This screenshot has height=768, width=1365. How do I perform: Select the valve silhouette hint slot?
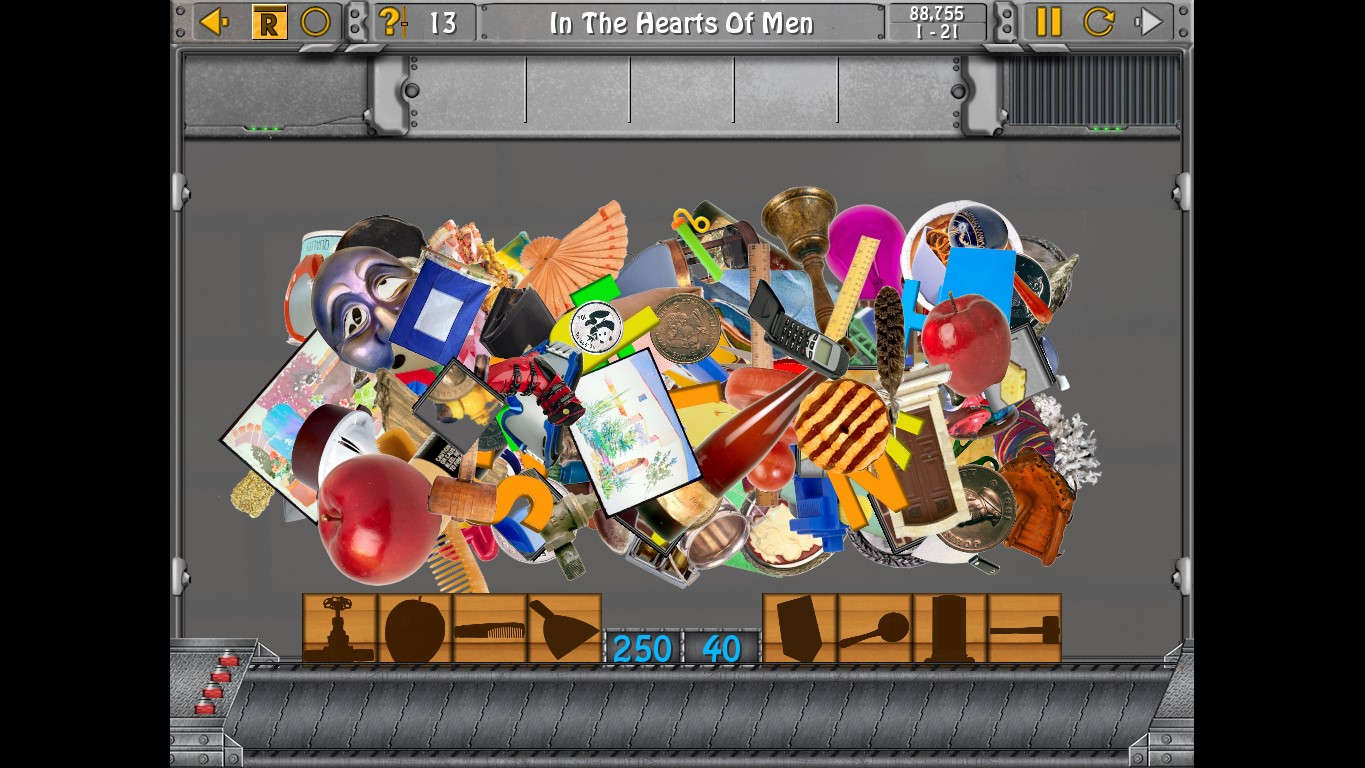pos(340,628)
